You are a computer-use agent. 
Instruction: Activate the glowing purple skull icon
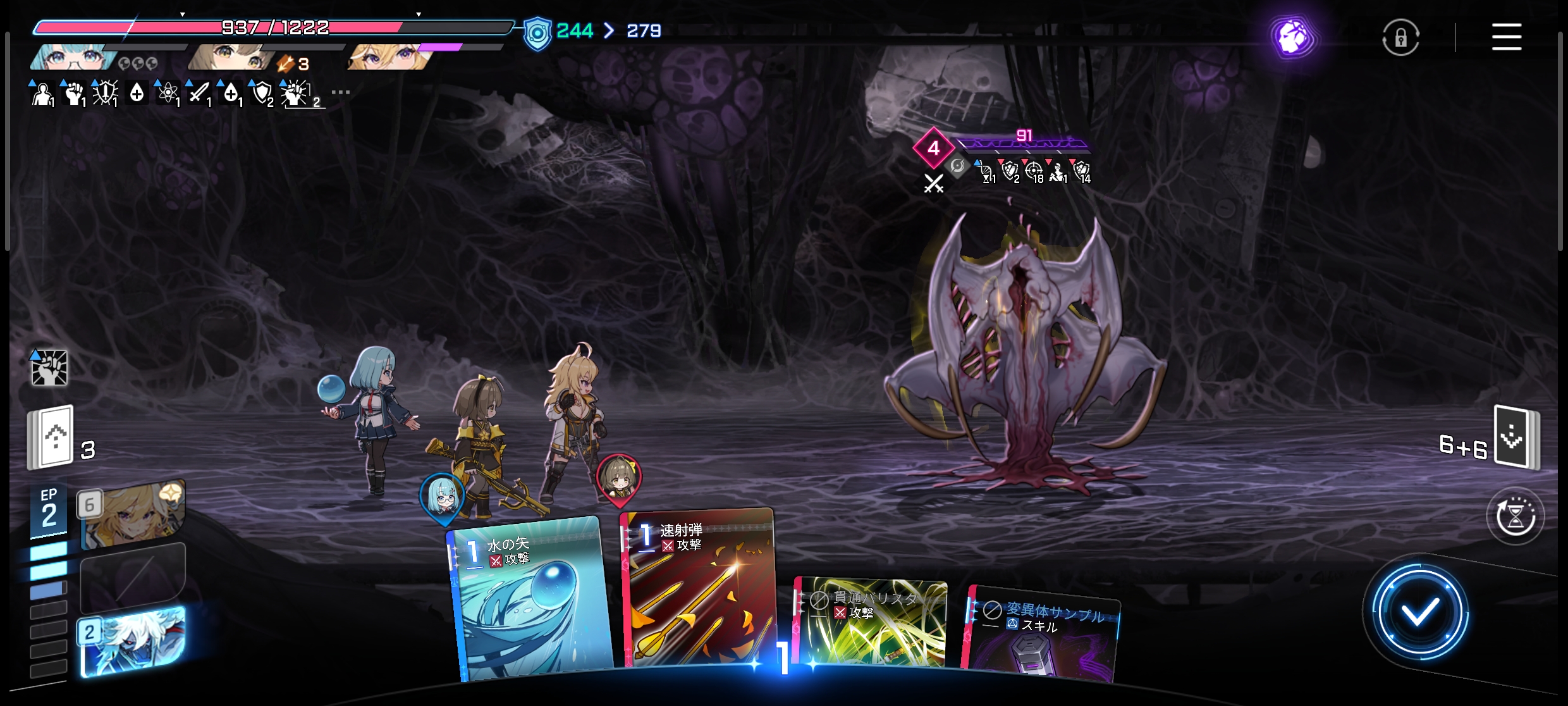(1293, 38)
